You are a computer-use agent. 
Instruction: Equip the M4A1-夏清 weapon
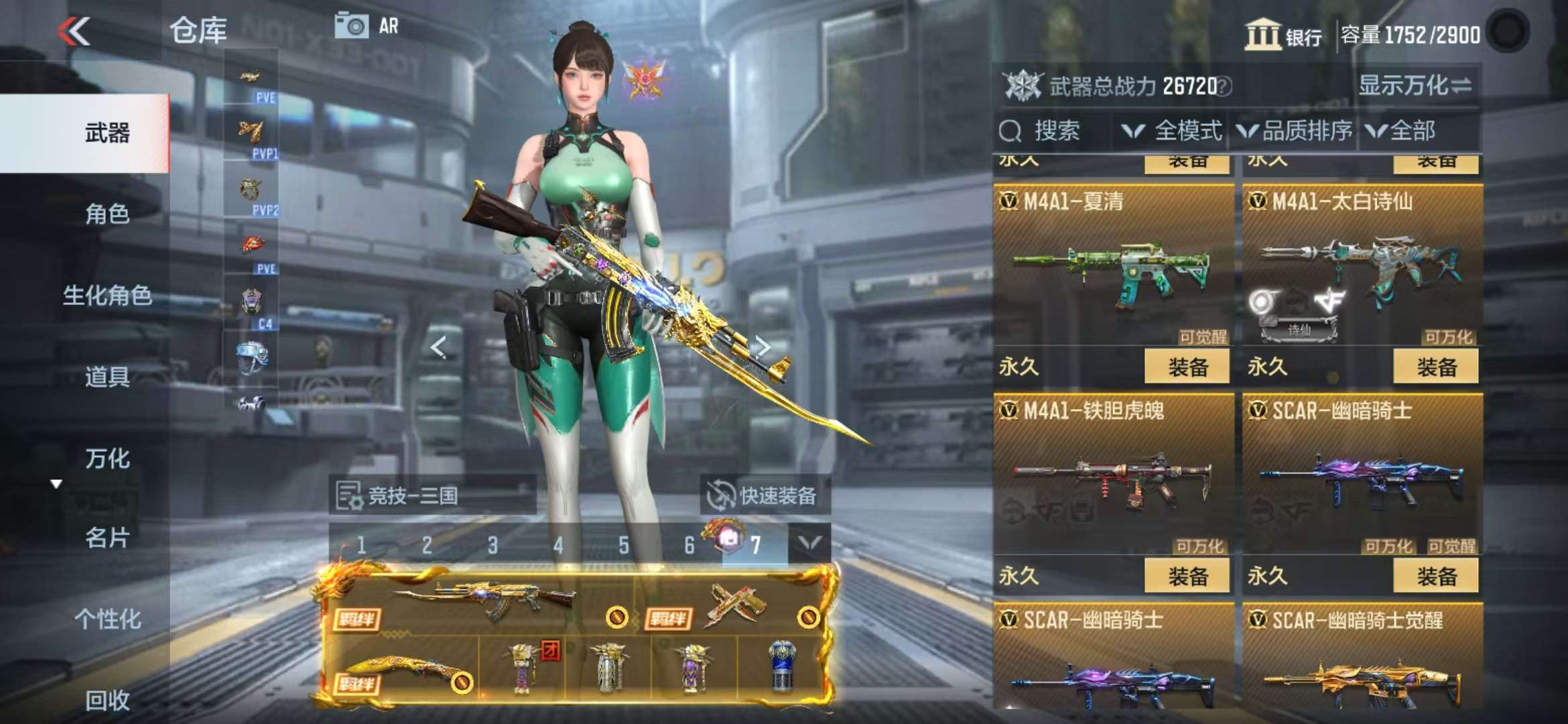pos(1187,367)
